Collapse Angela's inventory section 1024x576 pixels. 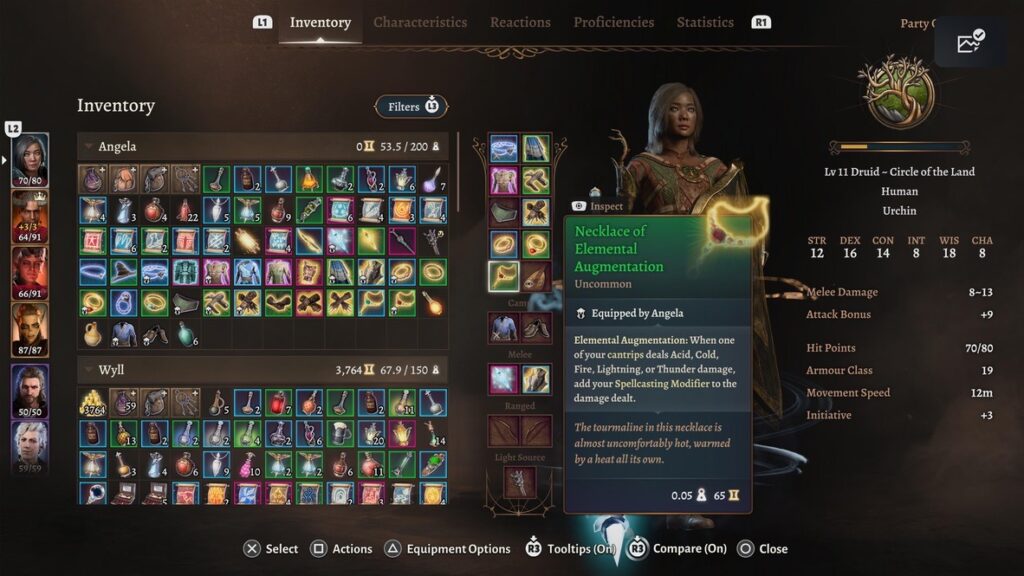[x=87, y=147]
